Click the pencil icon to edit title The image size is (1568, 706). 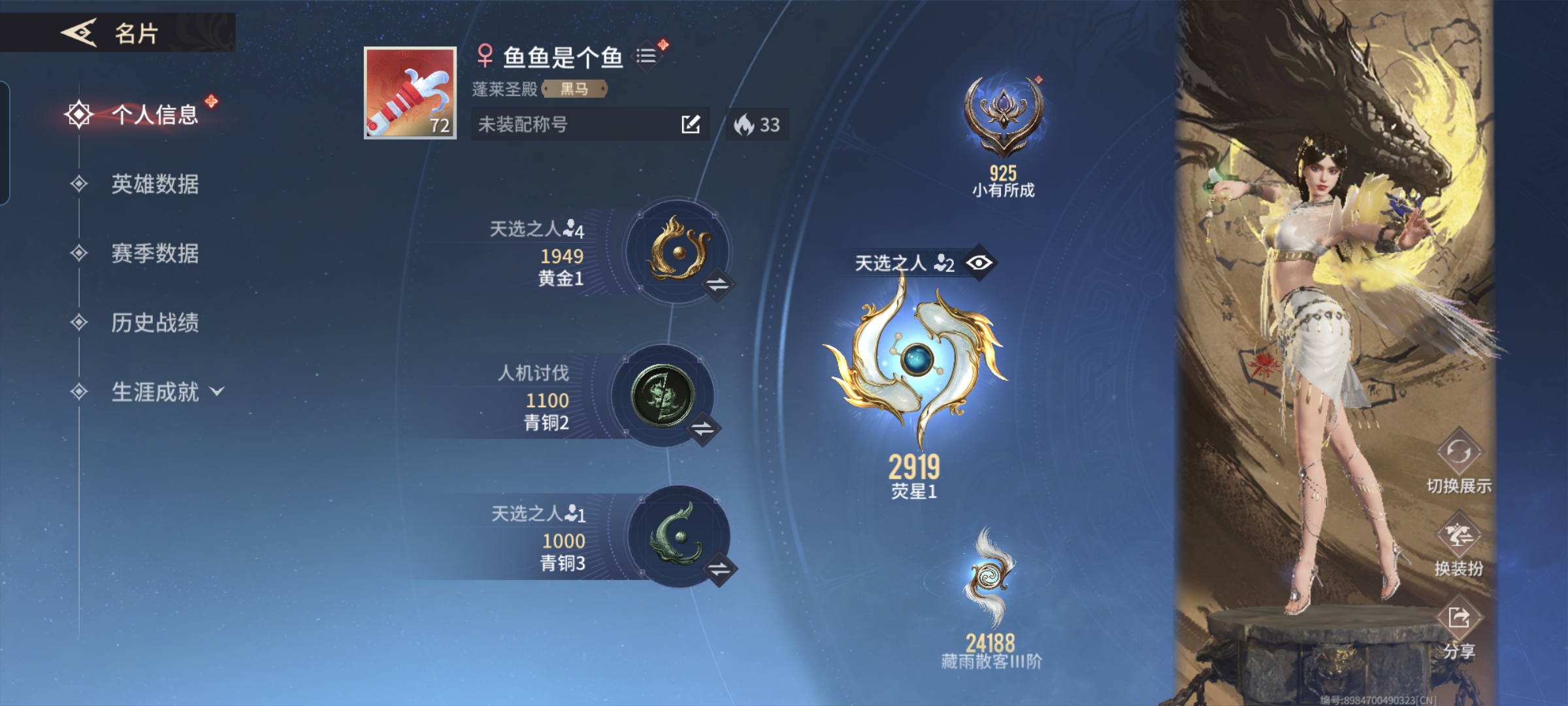(x=689, y=125)
